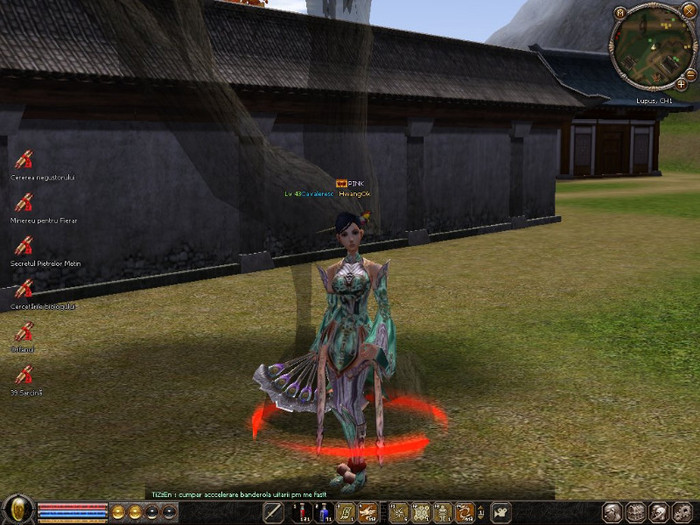700x525 pixels.
Task: Open the Cercetările biologului quest scroll
Action: [24, 288]
